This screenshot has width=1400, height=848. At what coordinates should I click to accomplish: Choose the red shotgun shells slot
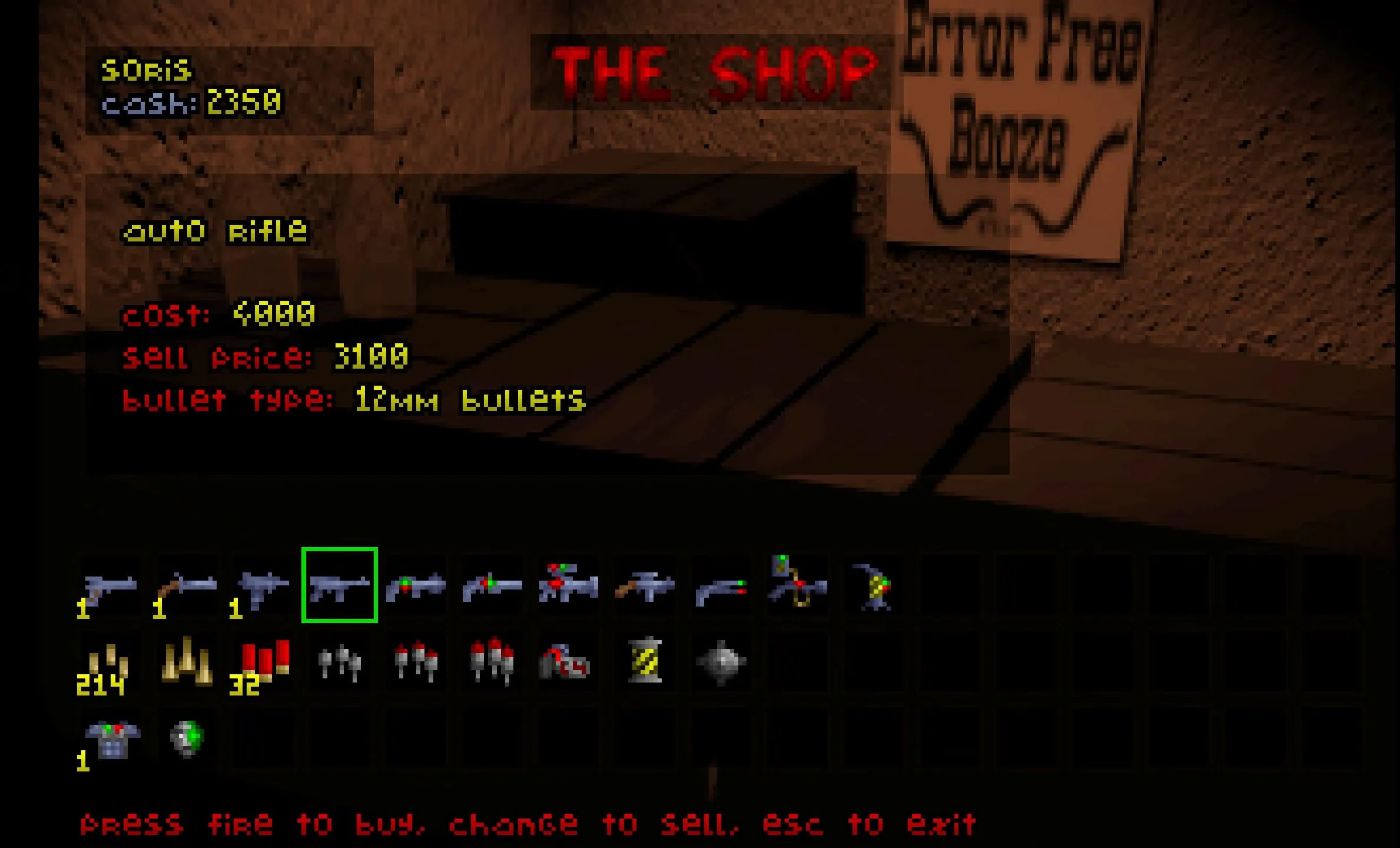coord(263,662)
